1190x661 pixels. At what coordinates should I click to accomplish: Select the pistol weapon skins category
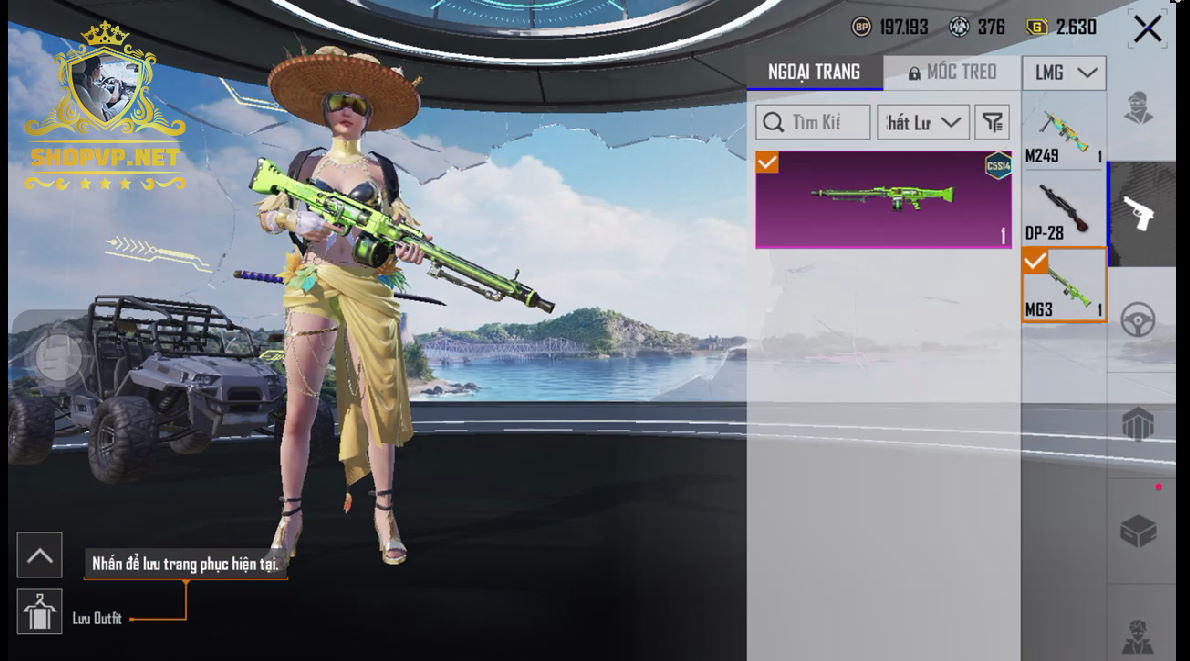tap(1138, 213)
